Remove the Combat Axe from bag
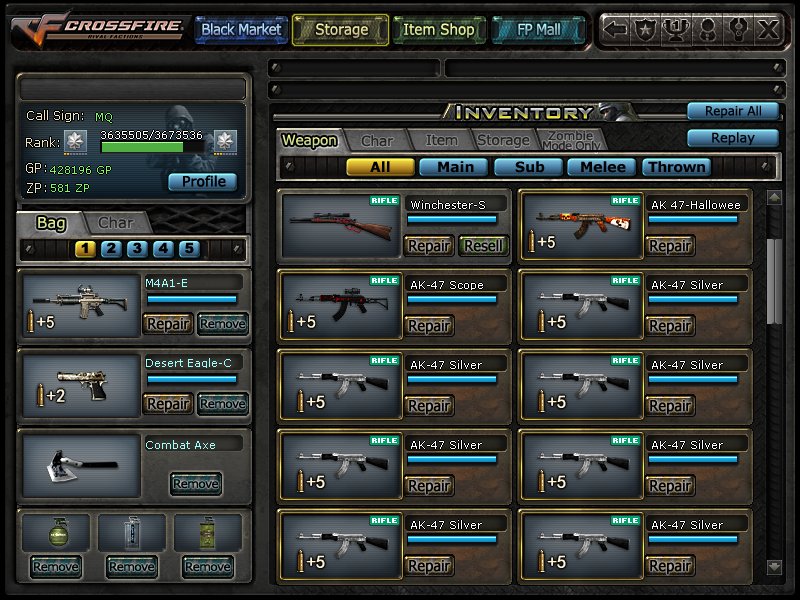800x600 pixels. tap(195, 484)
